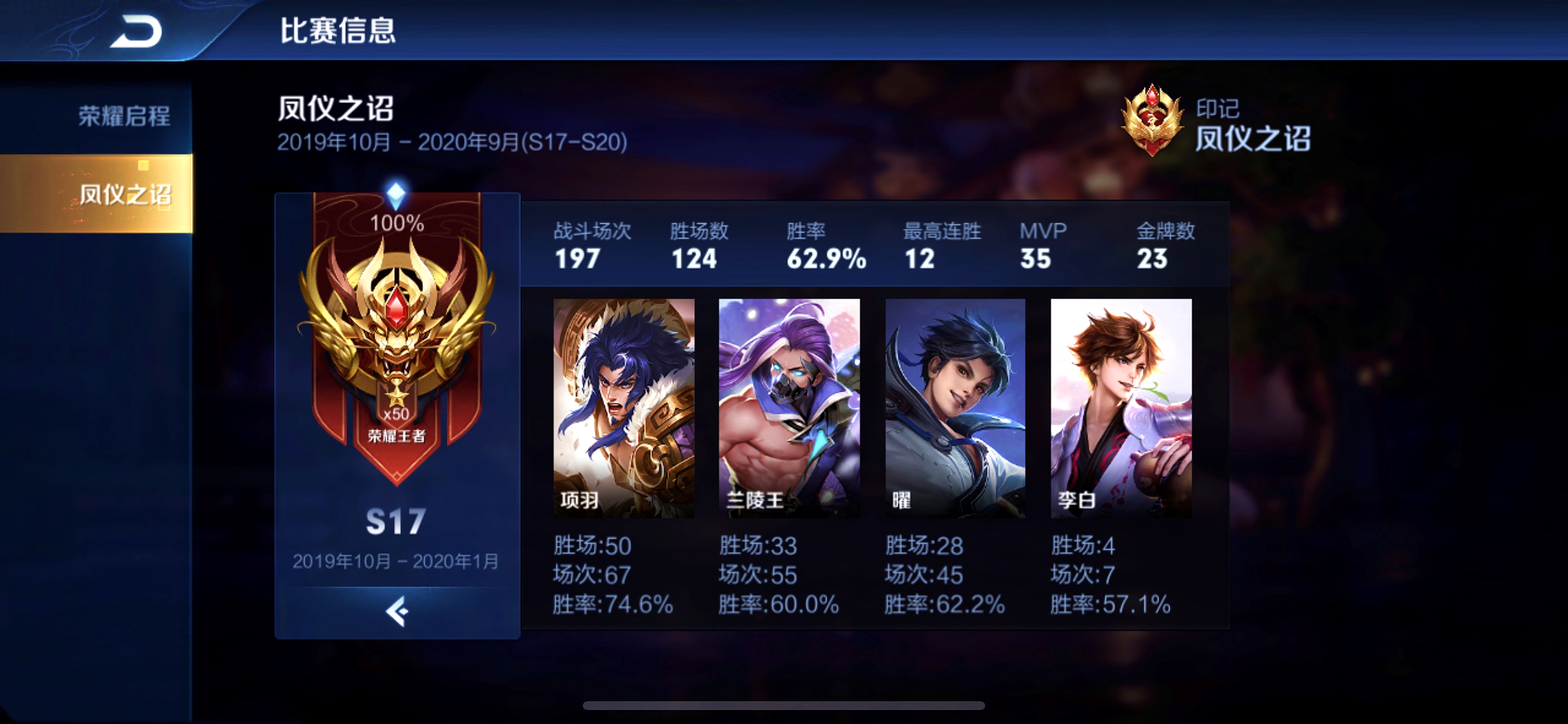
Task: Select the 凤仪之诏 sidebar tab
Action: tap(124, 194)
